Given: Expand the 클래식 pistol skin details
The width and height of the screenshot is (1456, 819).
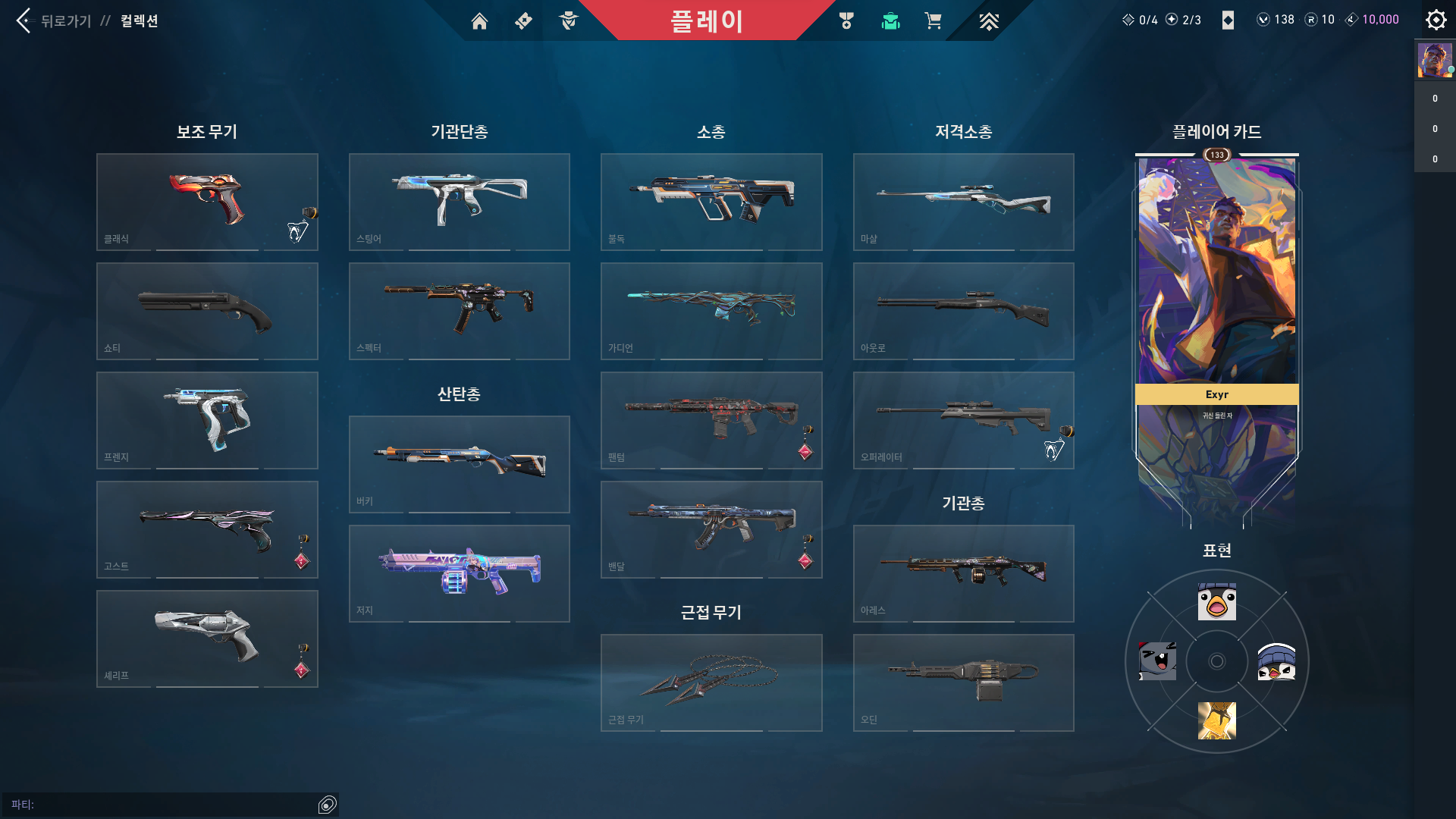Looking at the screenshot, I should (206, 201).
